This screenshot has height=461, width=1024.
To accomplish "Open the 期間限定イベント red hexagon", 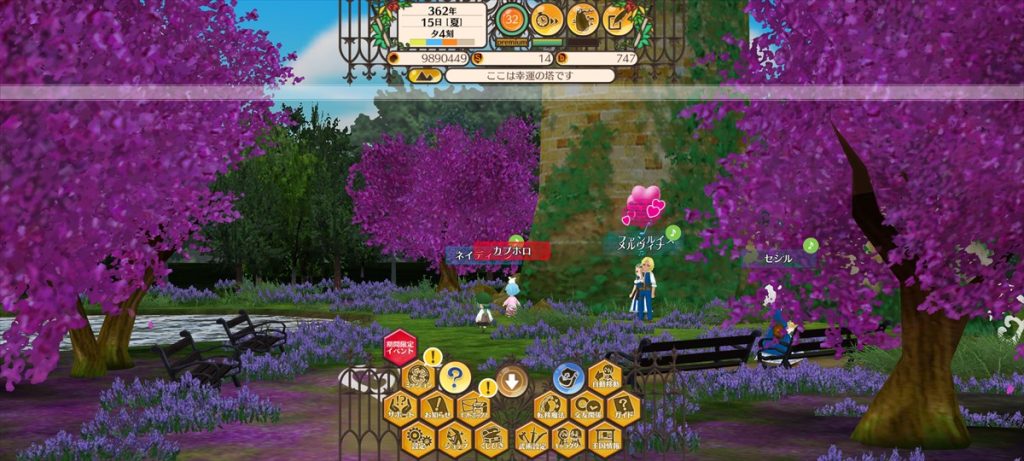I will coord(400,346).
